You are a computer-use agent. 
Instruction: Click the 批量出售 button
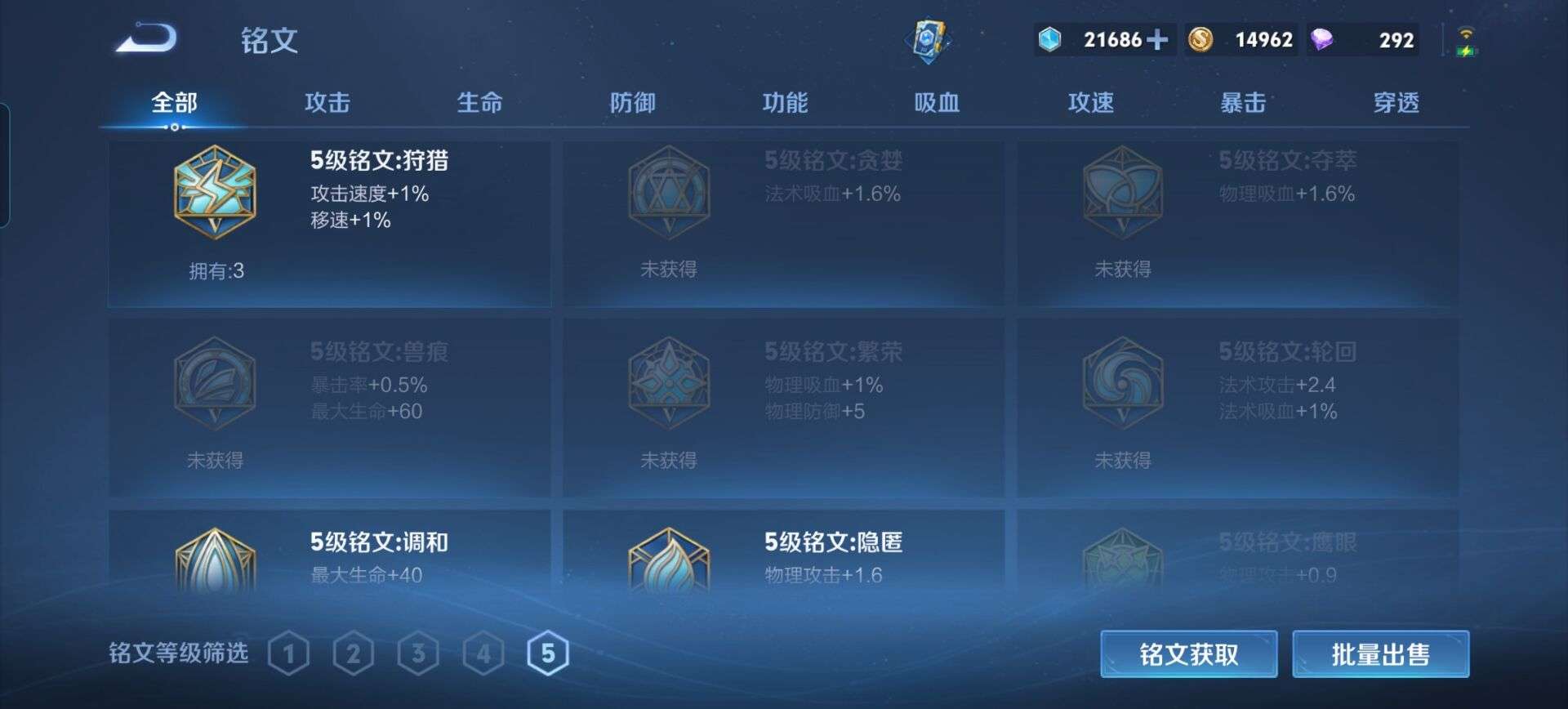pyautogui.click(x=1382, y=653)
